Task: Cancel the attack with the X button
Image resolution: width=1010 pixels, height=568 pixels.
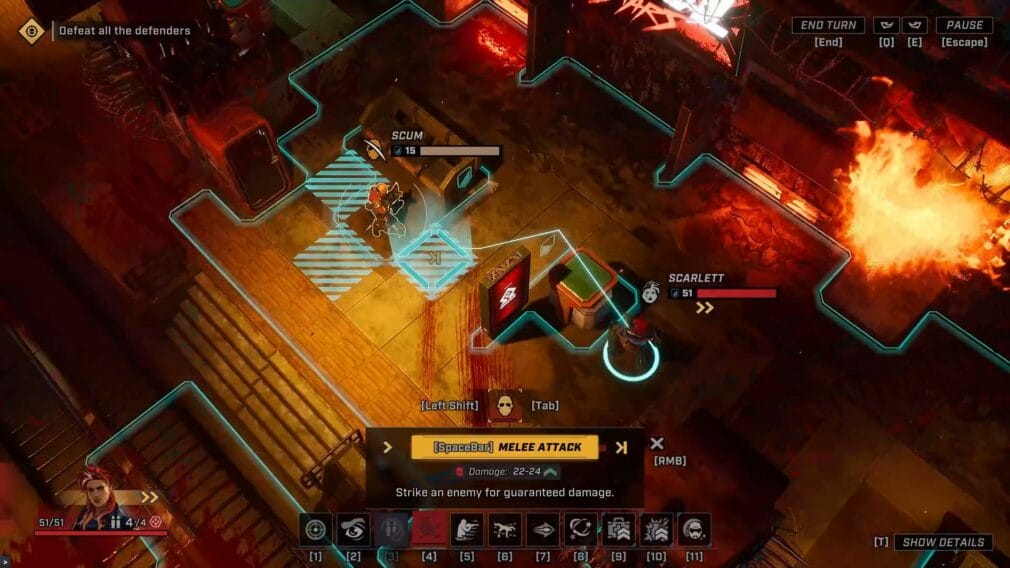Action: tap(657, 444)
